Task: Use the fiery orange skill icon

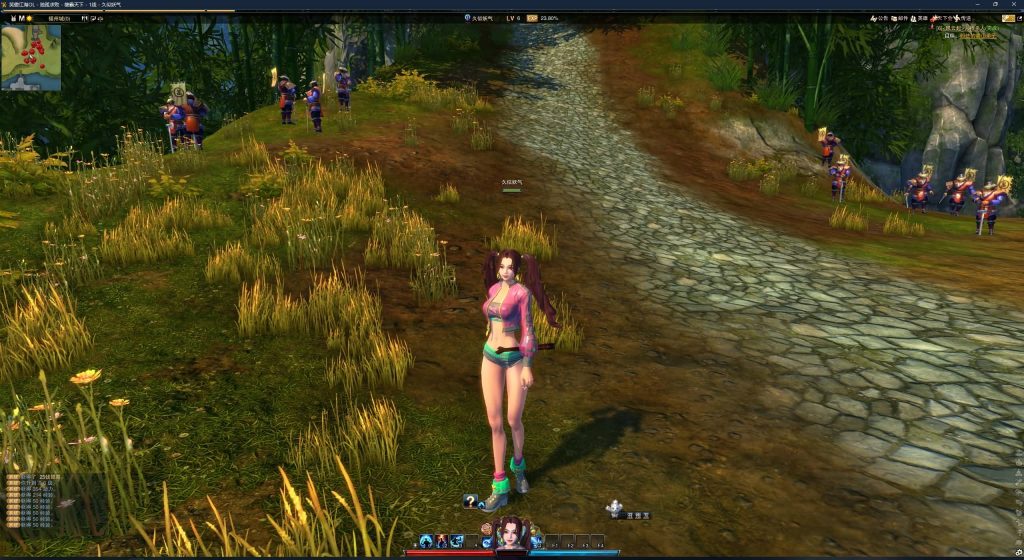Action: click(441, 541)
